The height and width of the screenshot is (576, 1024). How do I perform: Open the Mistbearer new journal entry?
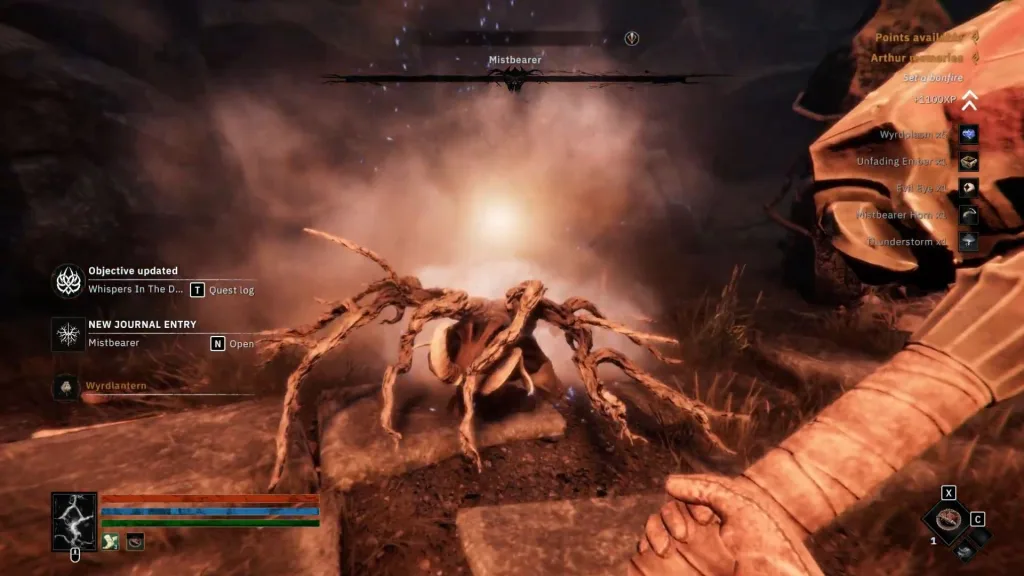pos(69,334)
